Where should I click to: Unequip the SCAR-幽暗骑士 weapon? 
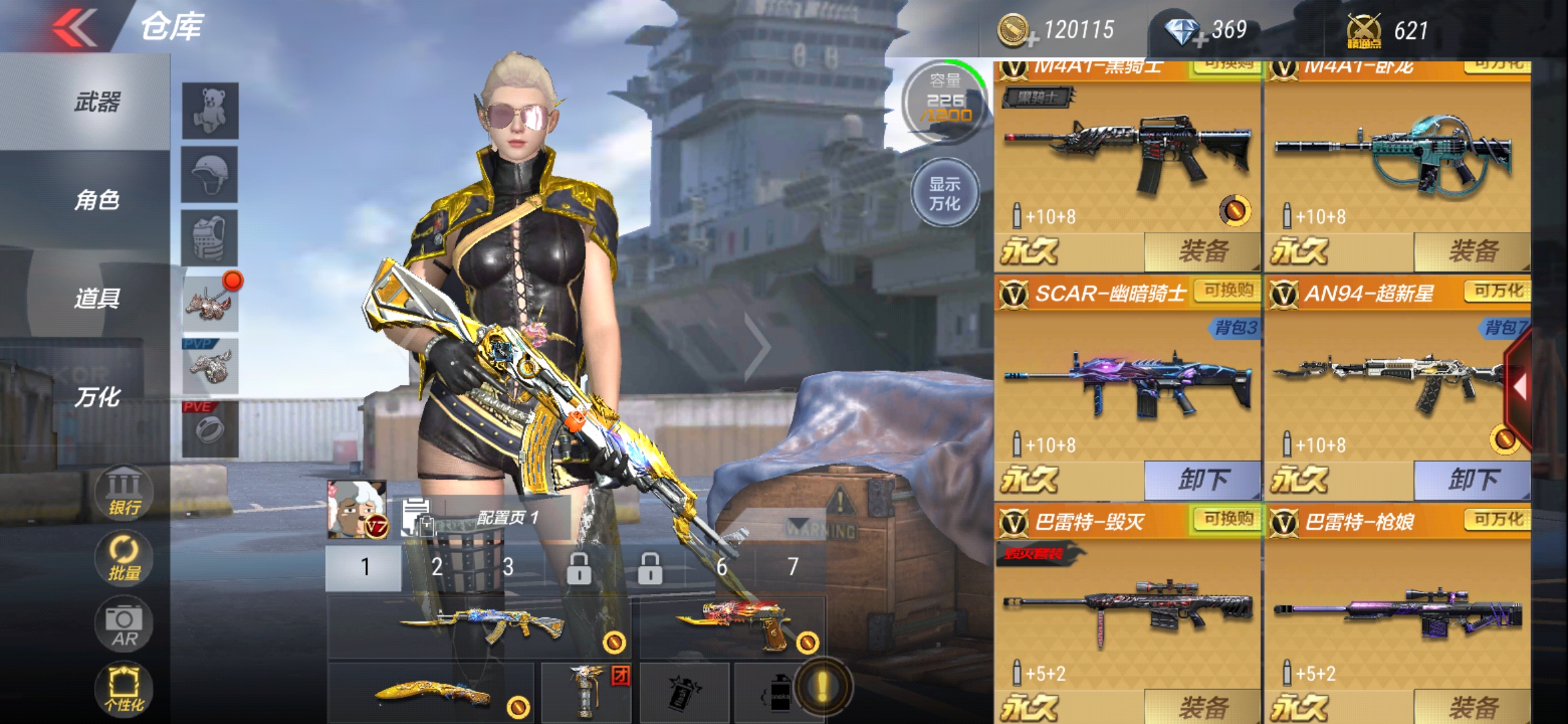pos(1202,480)
